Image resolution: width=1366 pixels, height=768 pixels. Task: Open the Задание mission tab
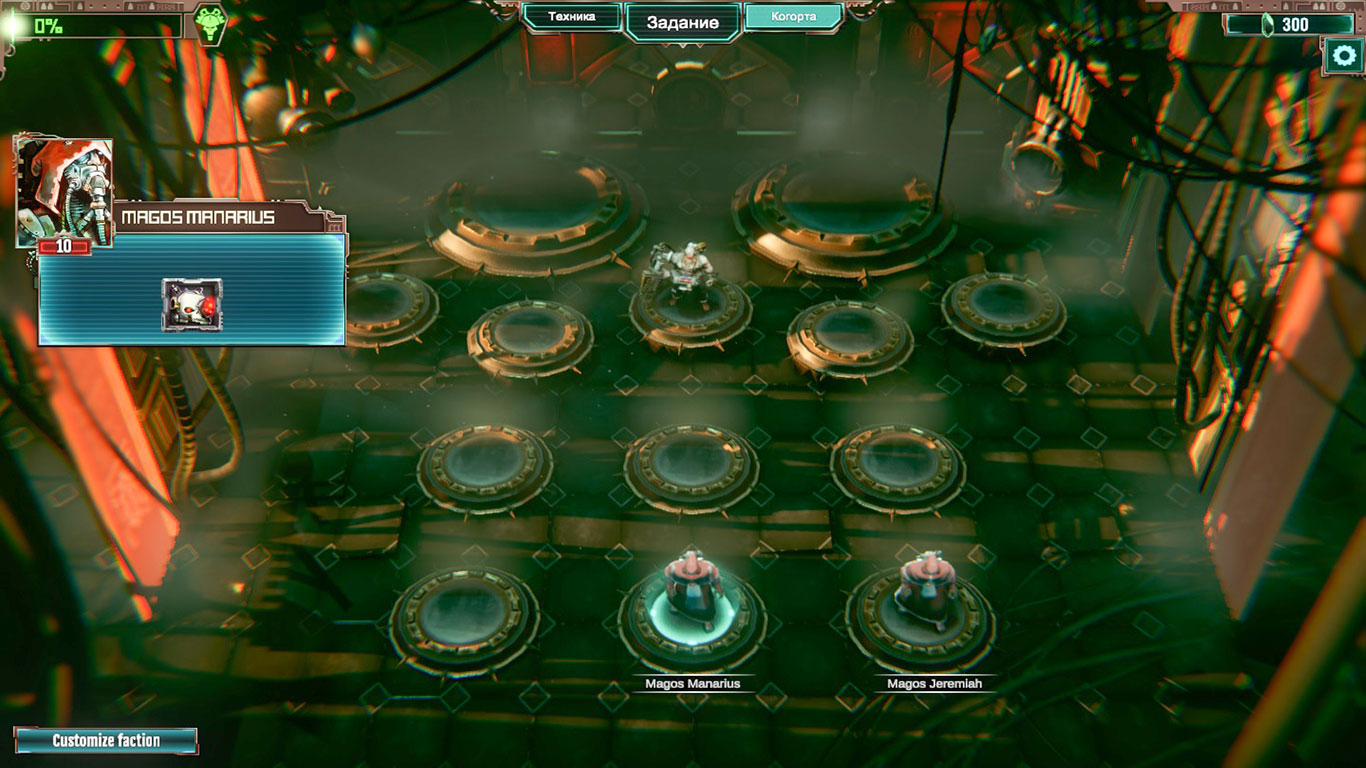[x=683, y=22]
